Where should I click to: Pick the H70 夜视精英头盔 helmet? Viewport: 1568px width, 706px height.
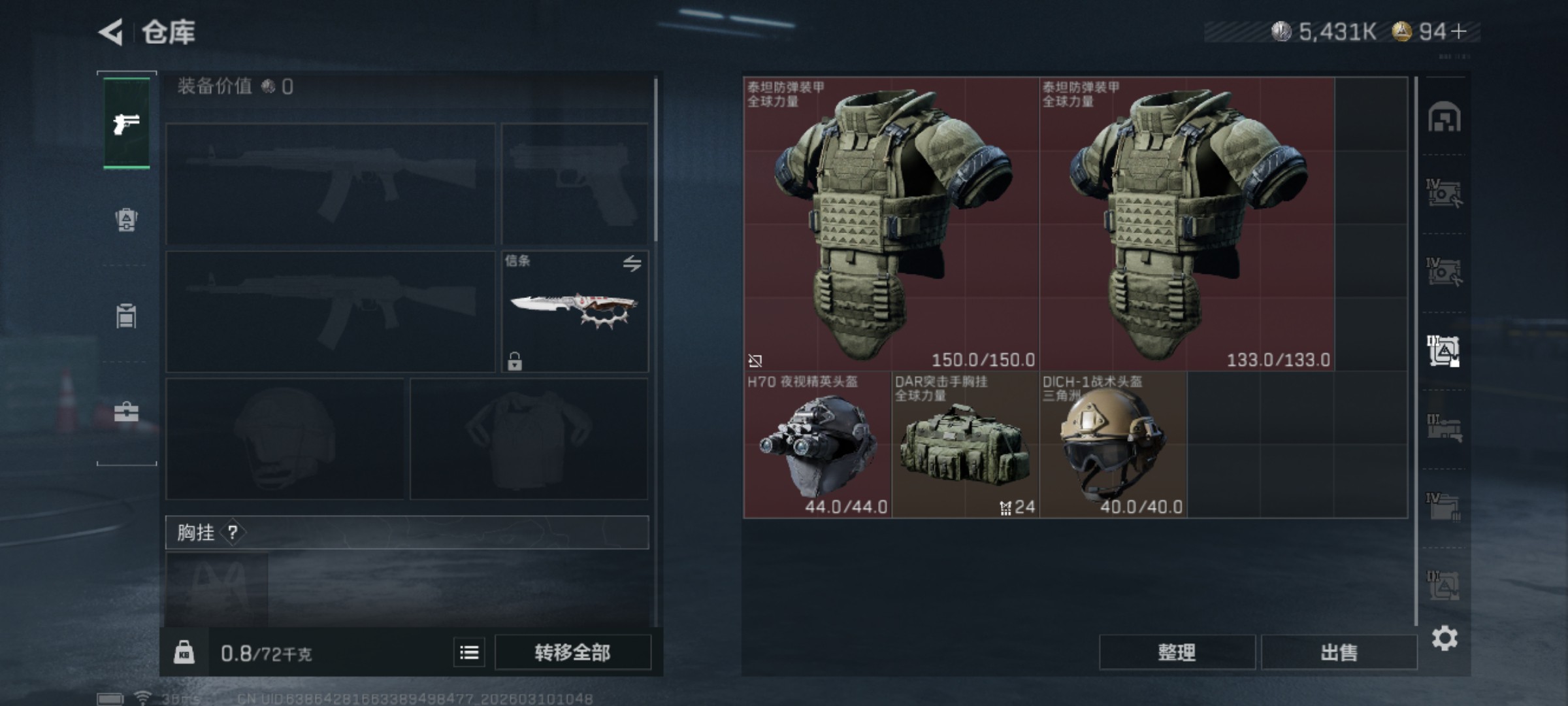tap(817, 445)
